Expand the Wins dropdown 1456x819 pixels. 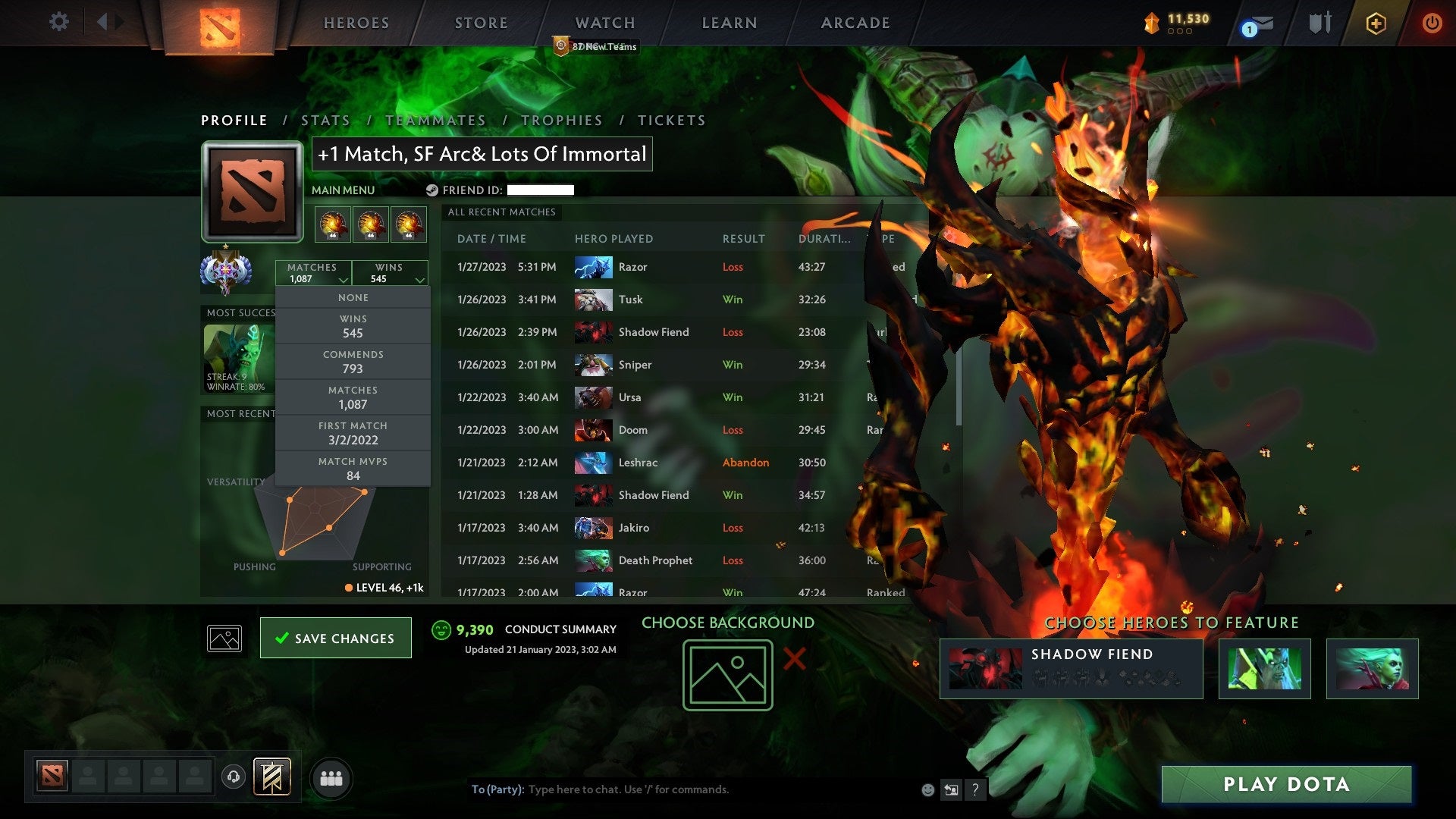click(x=390, y=272)
